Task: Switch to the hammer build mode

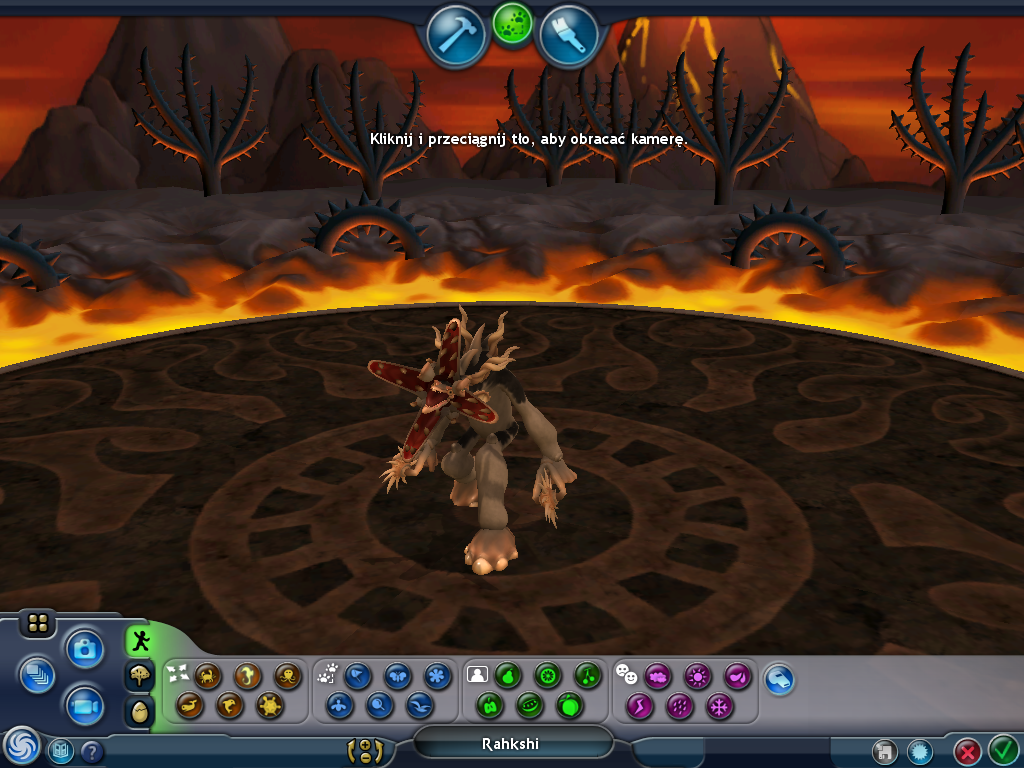Action: click(456, 36)
